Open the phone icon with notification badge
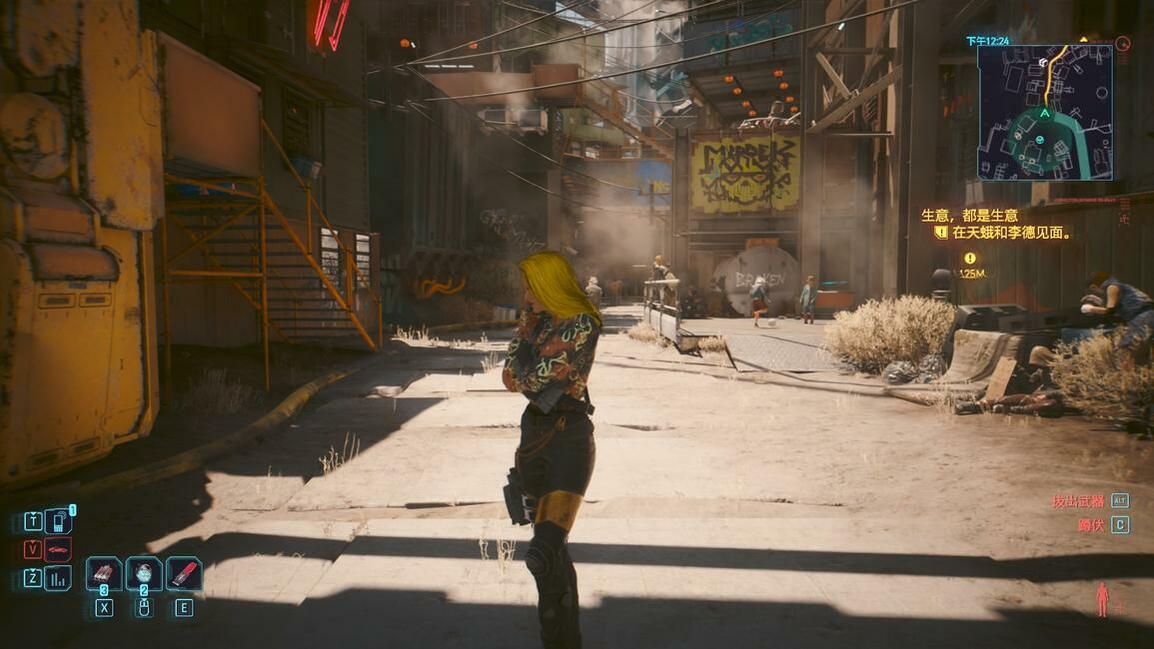The height and width of the screenshot is (649, 1154). click(x=58, y=521)
